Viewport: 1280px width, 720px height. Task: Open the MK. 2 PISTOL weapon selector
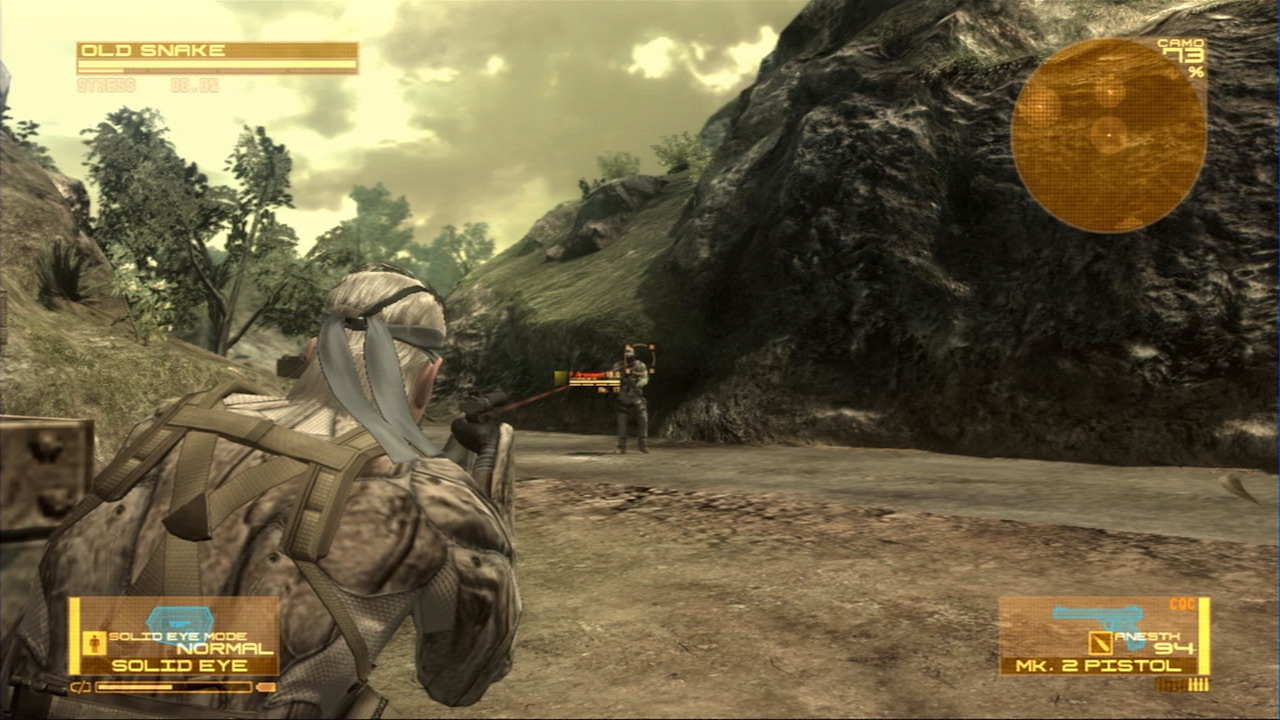(x=1096, y=666)
